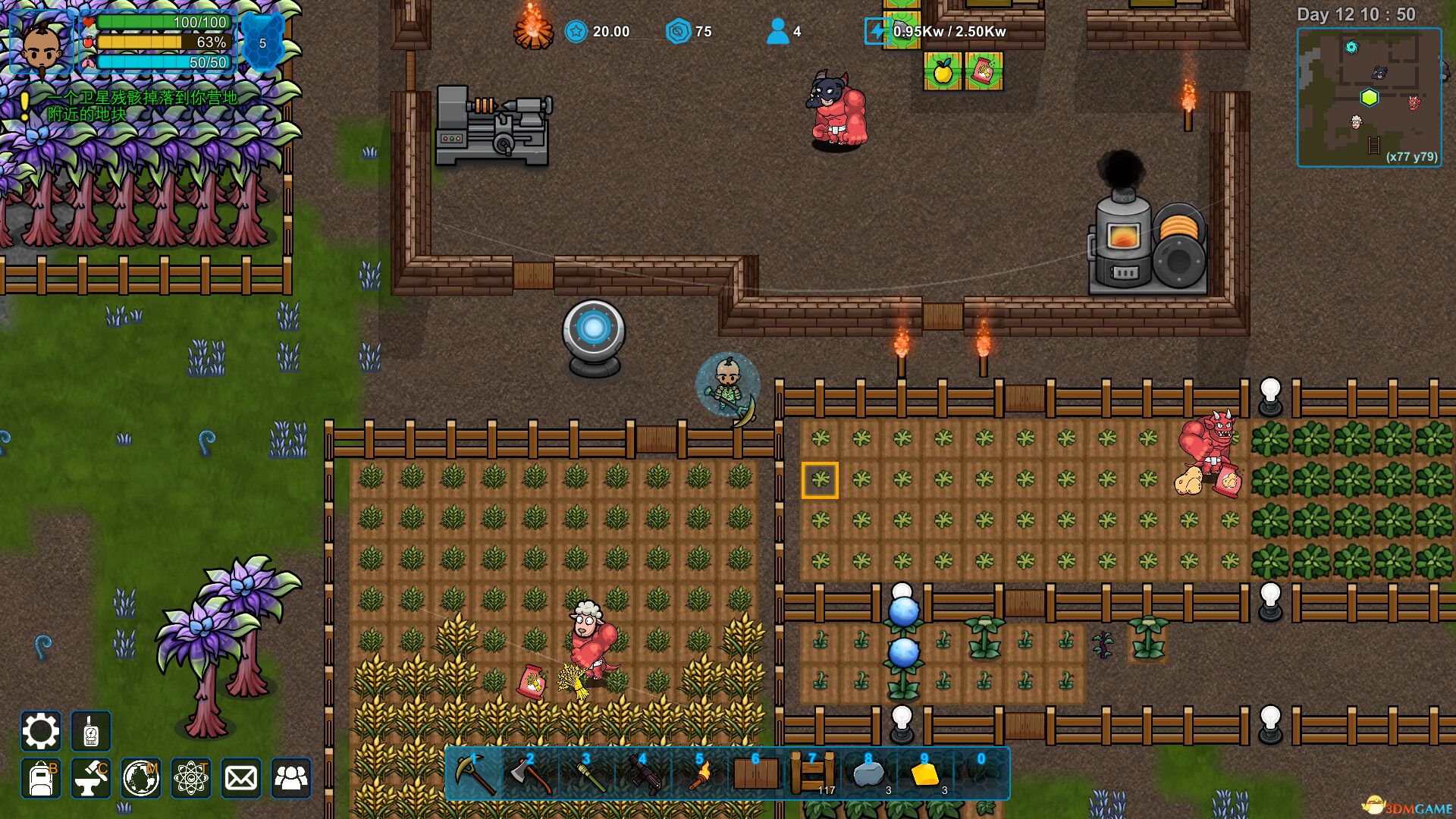View colonists via the people icon
This screenshot has width=1456, height=819.
click(292, 779)
